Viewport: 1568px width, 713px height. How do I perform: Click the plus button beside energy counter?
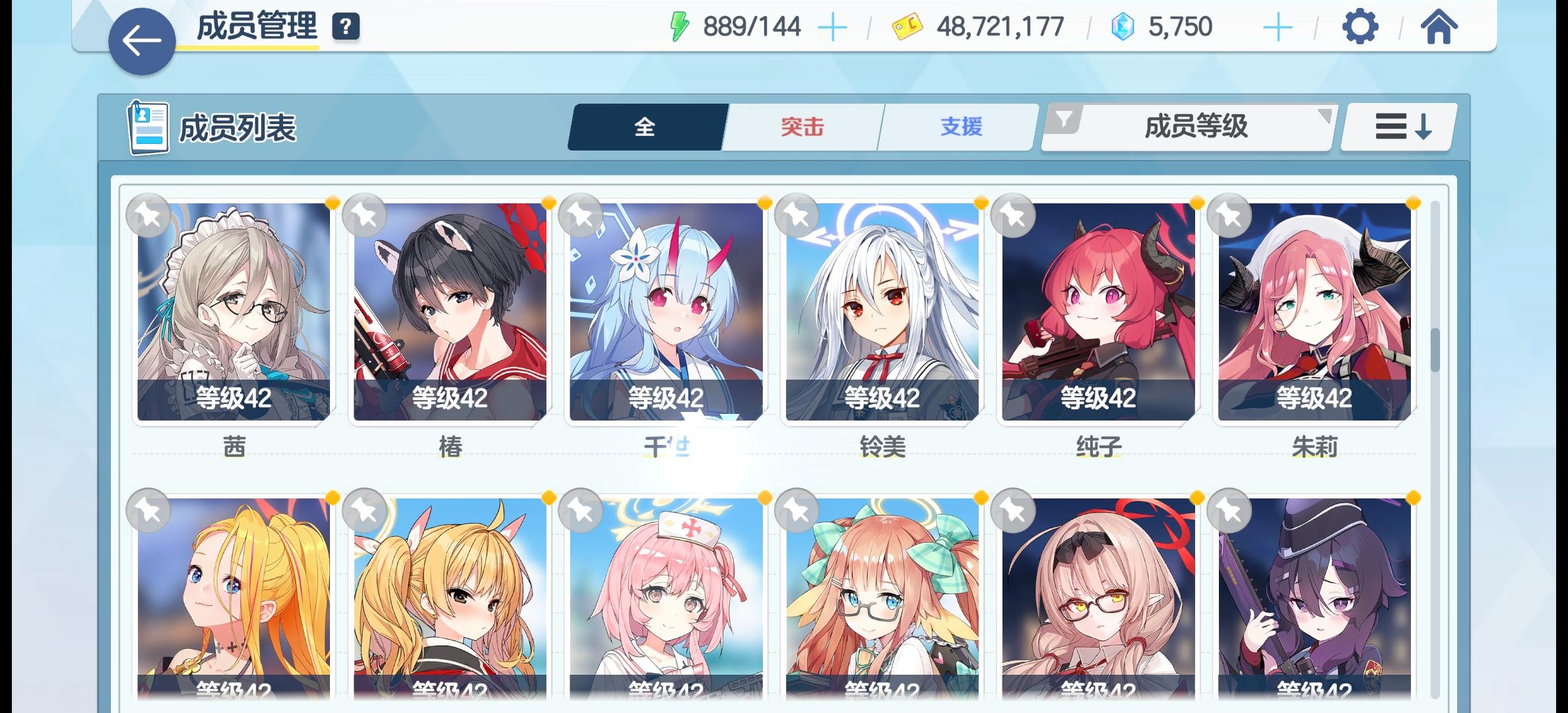click(x=834, y=27)
